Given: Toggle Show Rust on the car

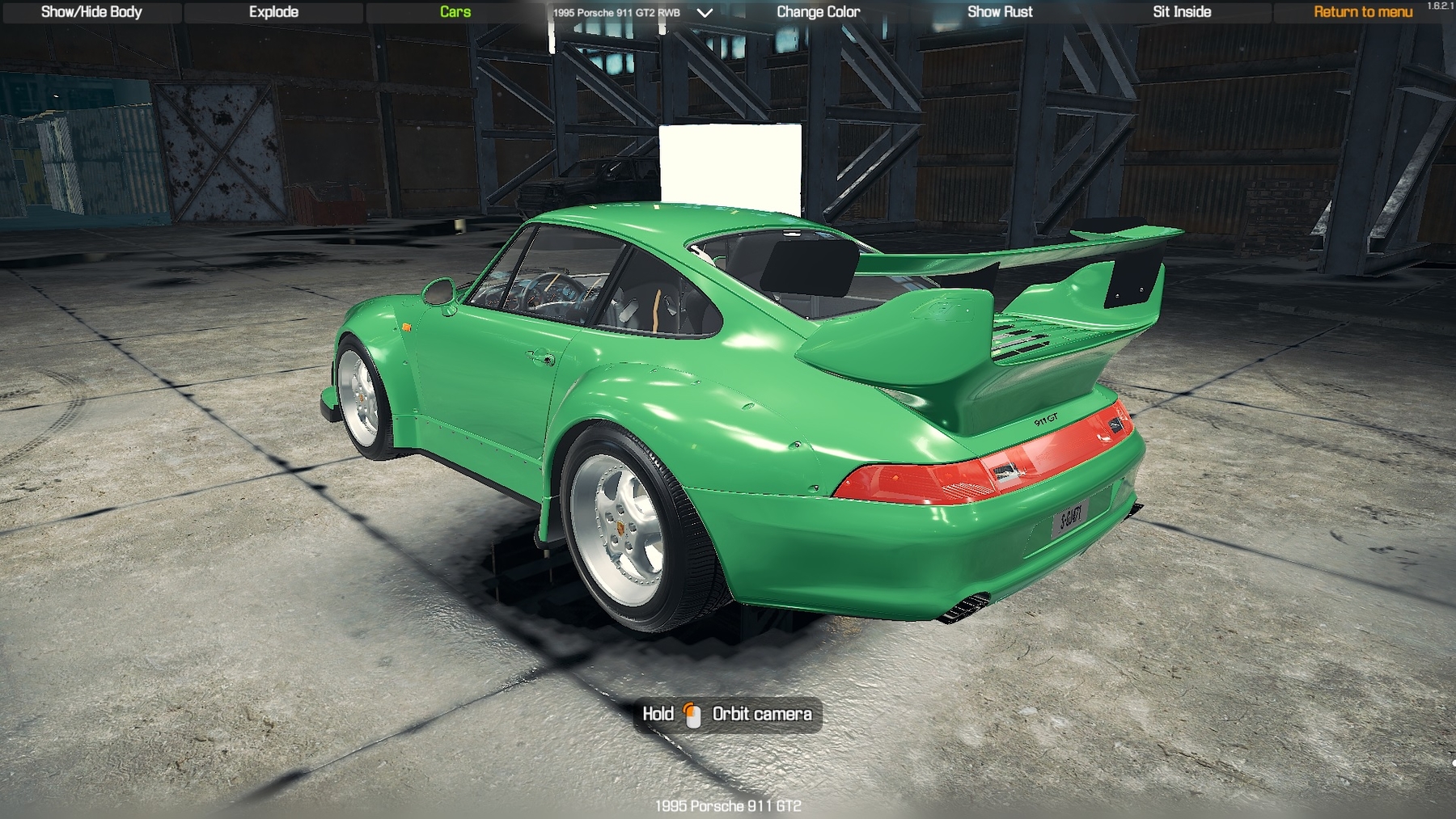Looking at the screenshot, I should click(1000, 12).
